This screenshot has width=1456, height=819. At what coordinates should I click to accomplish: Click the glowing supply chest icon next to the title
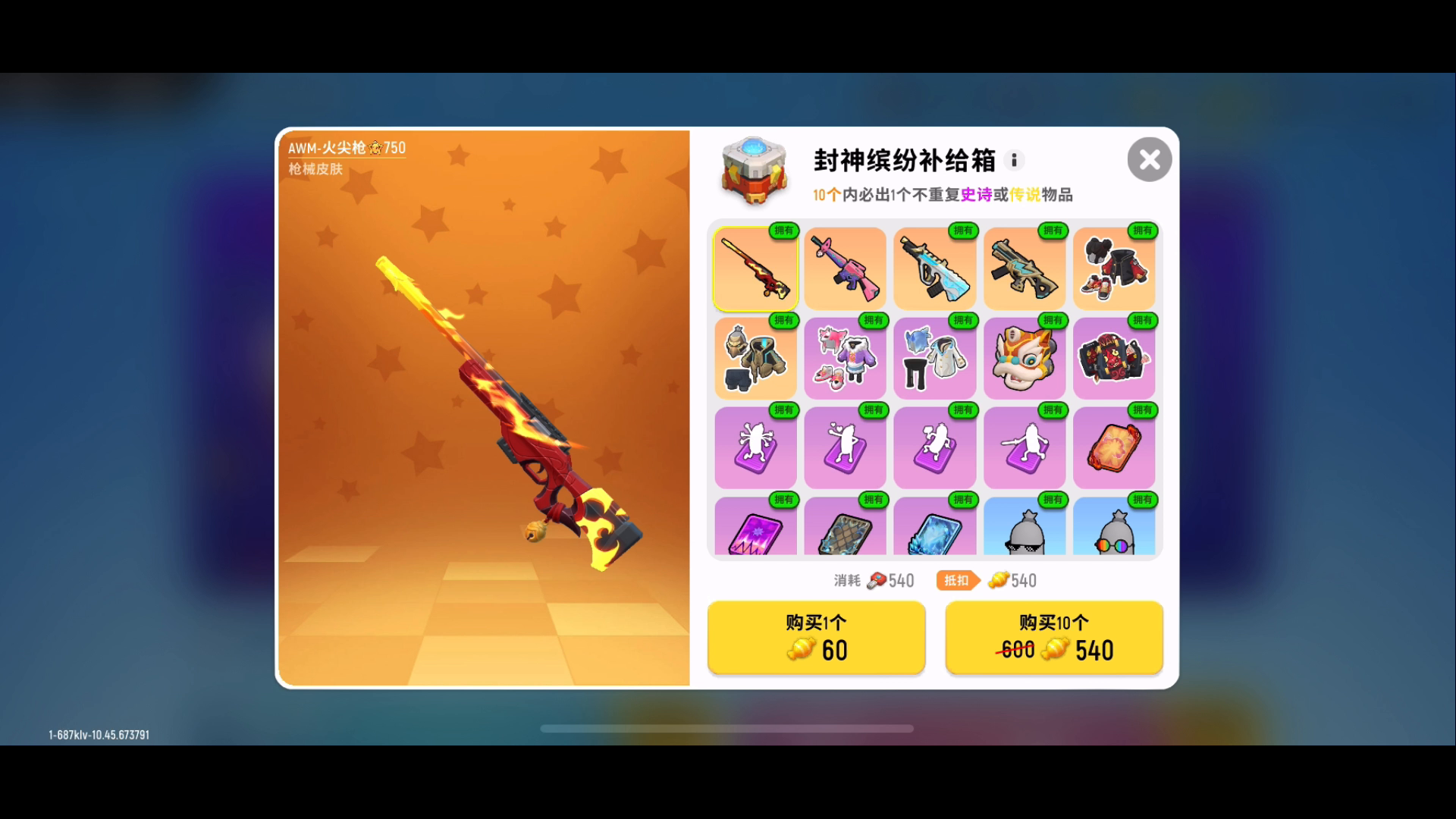coord(754,171)
